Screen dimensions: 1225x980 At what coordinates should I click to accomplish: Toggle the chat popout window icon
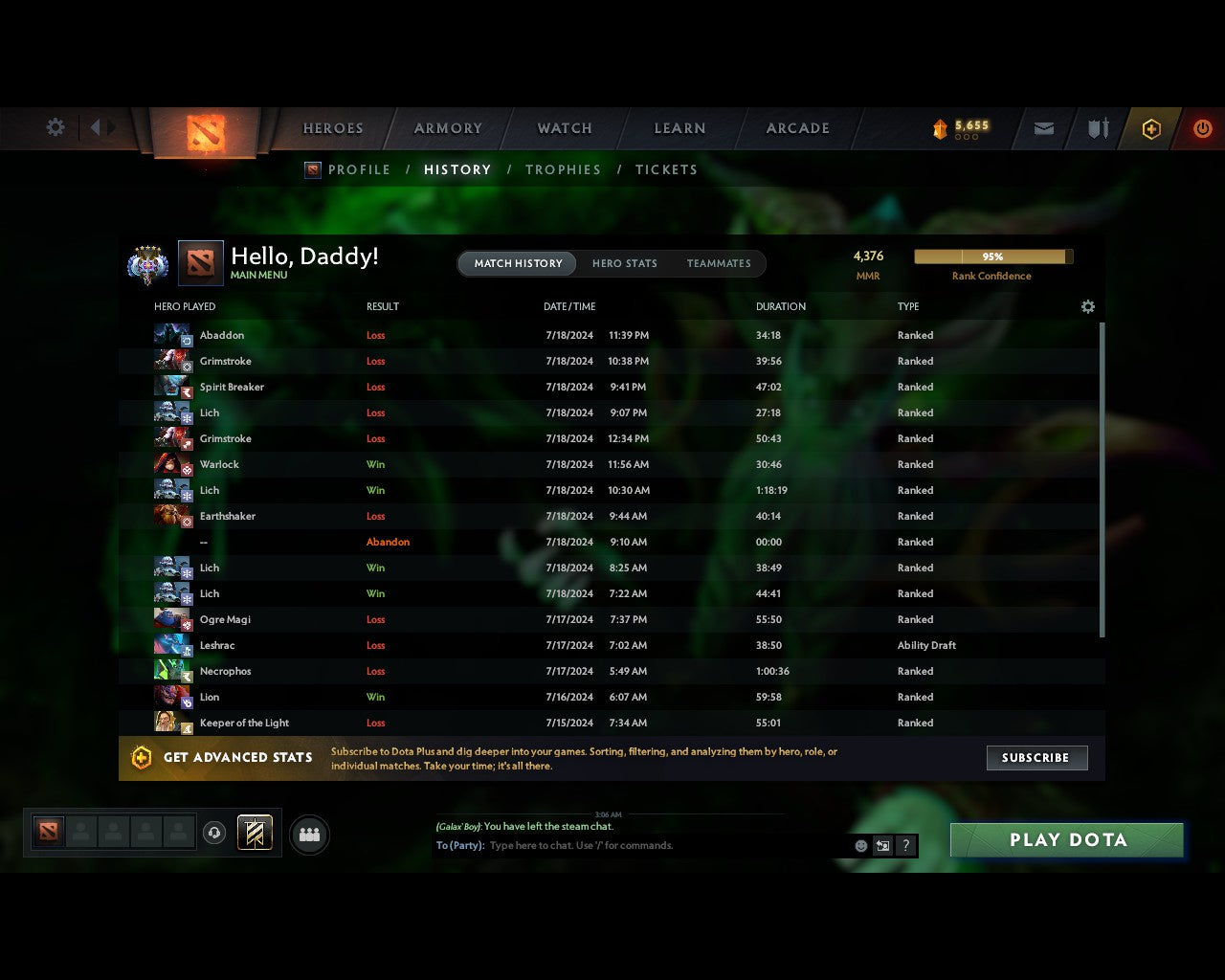point(881,846)
